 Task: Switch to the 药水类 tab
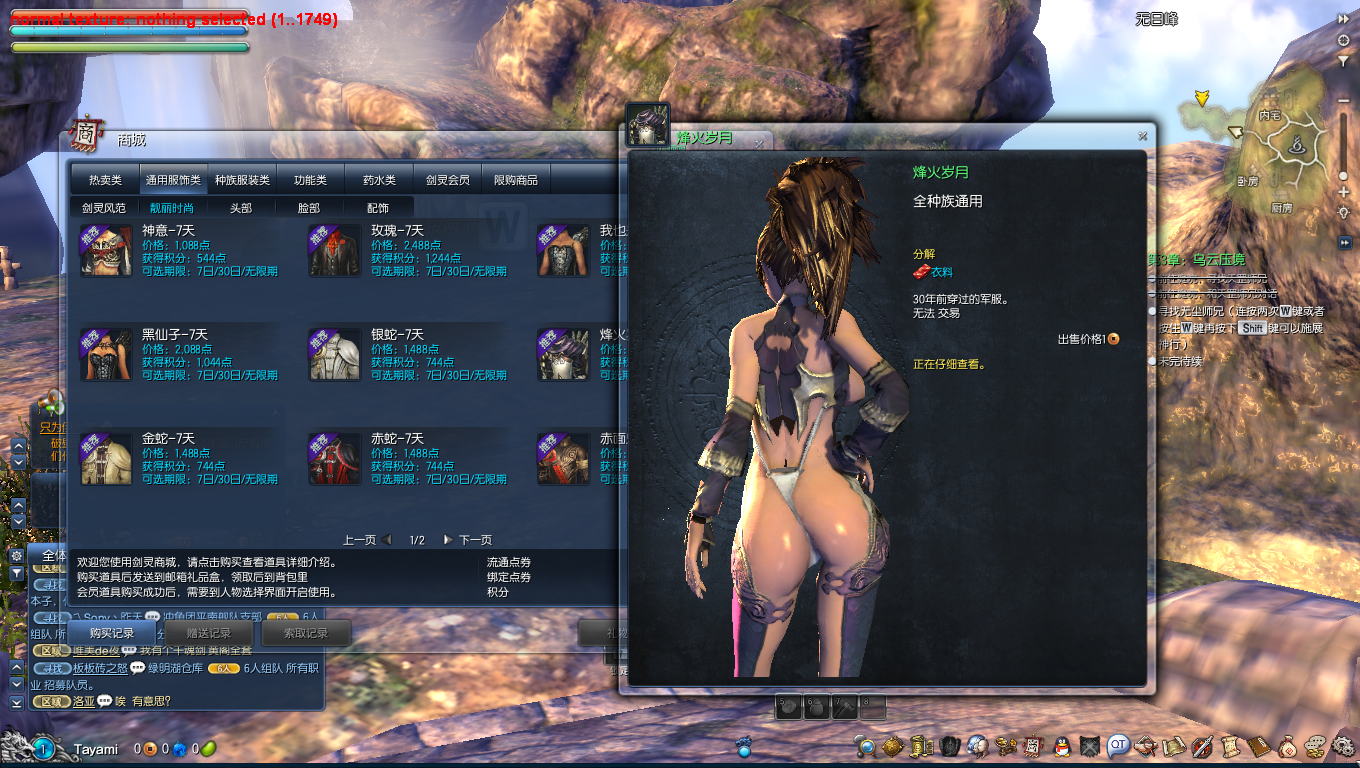[x=379, y=180]
